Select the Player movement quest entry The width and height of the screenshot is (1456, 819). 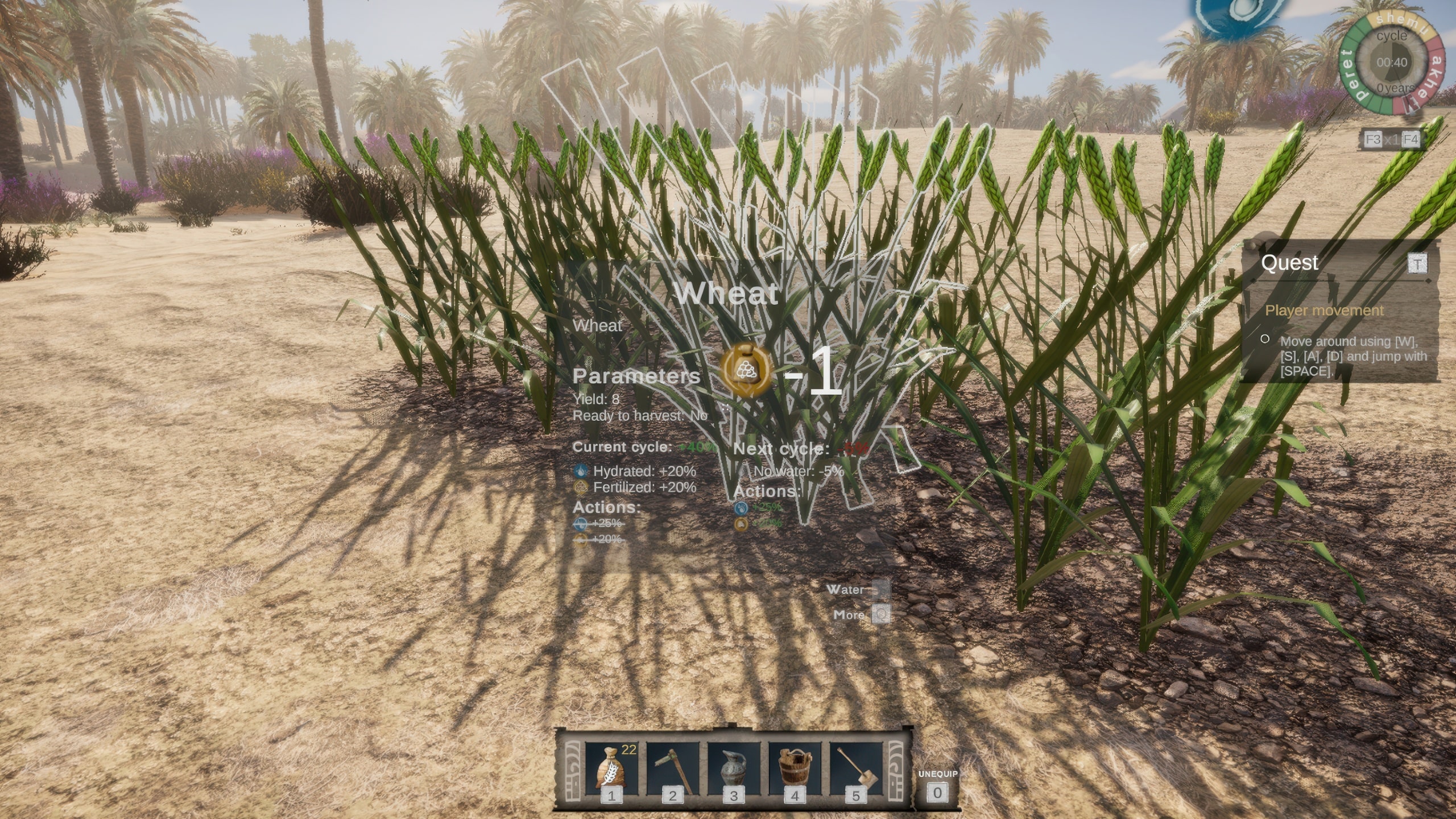[1323, 311]
